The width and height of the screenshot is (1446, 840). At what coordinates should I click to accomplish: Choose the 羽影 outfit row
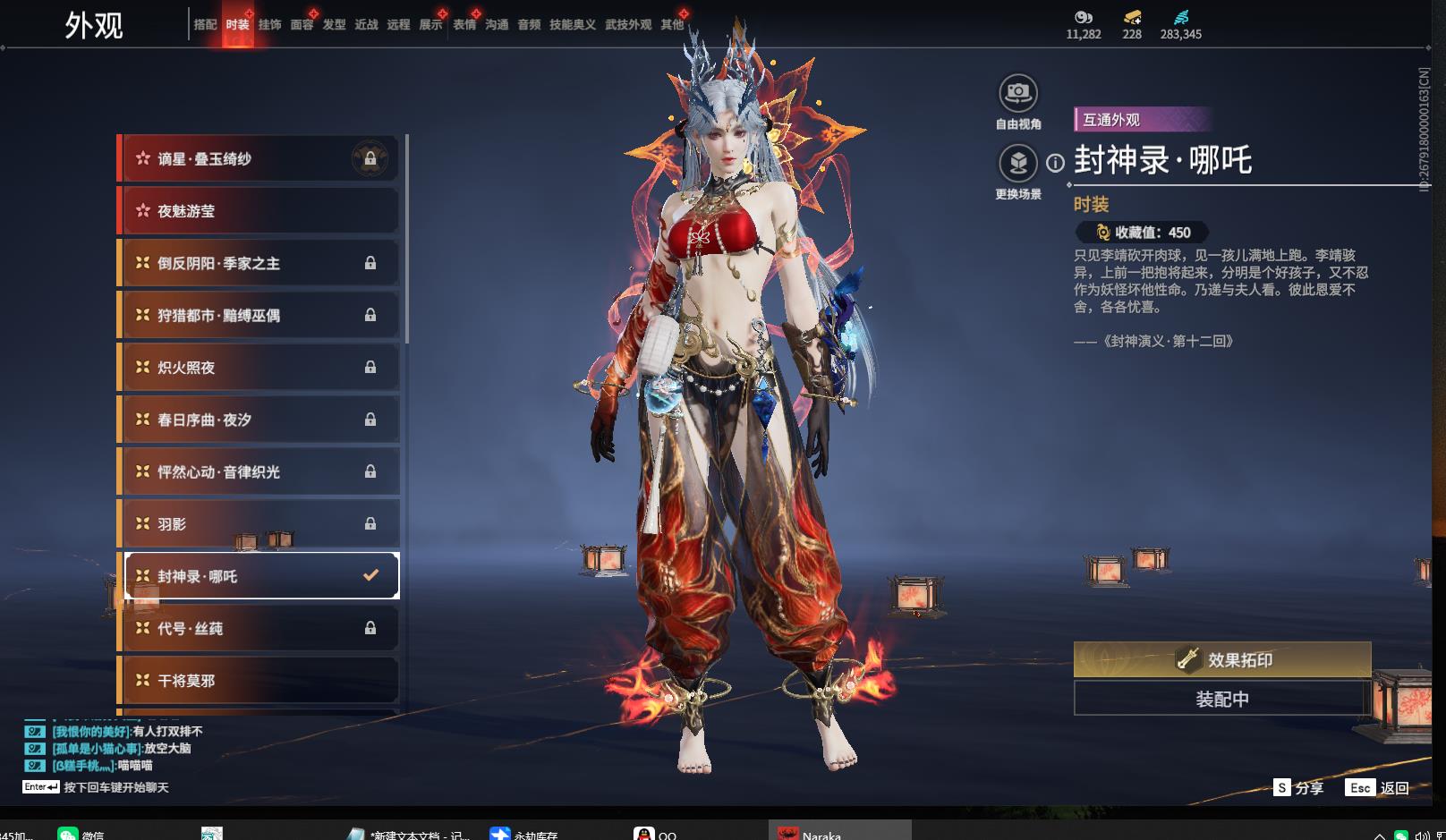point(259,524)
